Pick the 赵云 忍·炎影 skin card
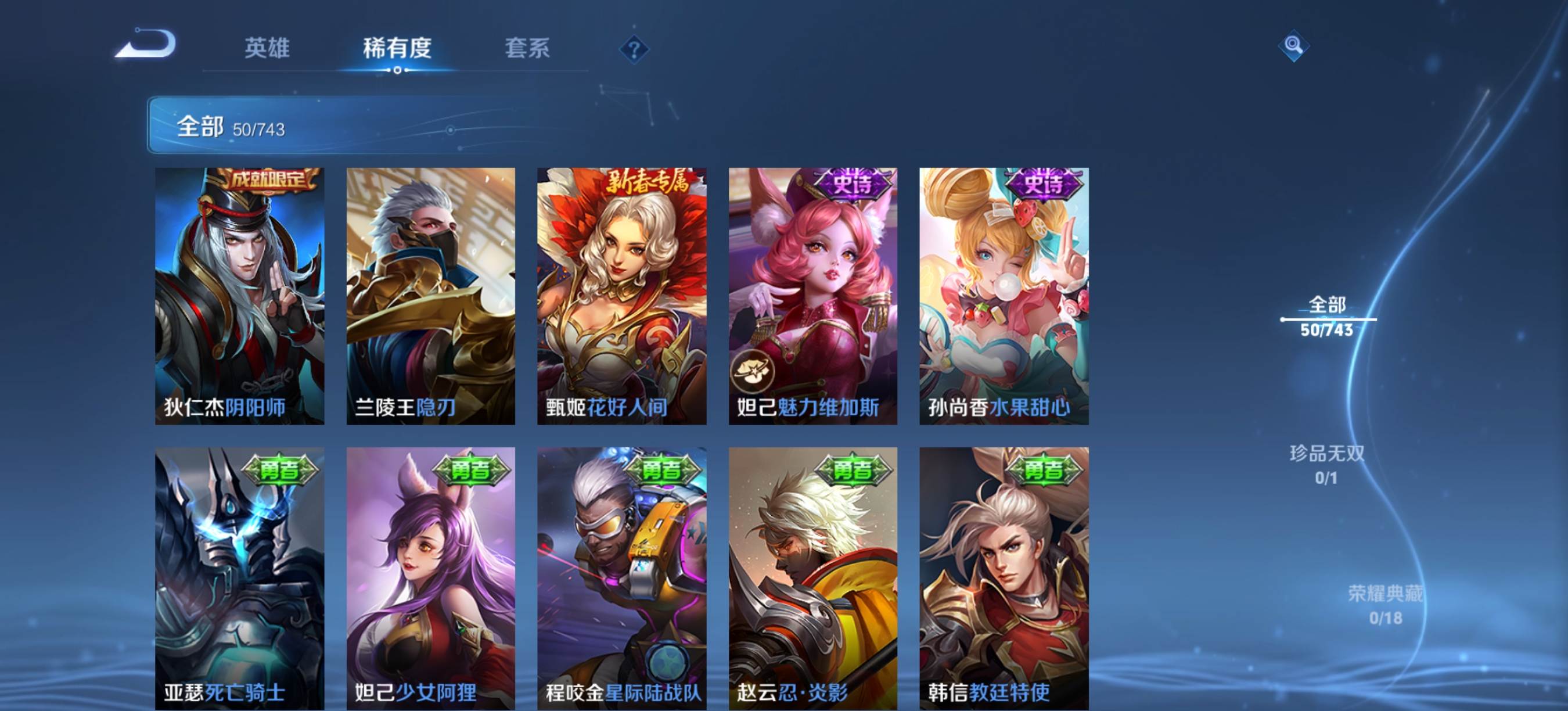This screenshot has width=1568, height=711. click(812, 579)
